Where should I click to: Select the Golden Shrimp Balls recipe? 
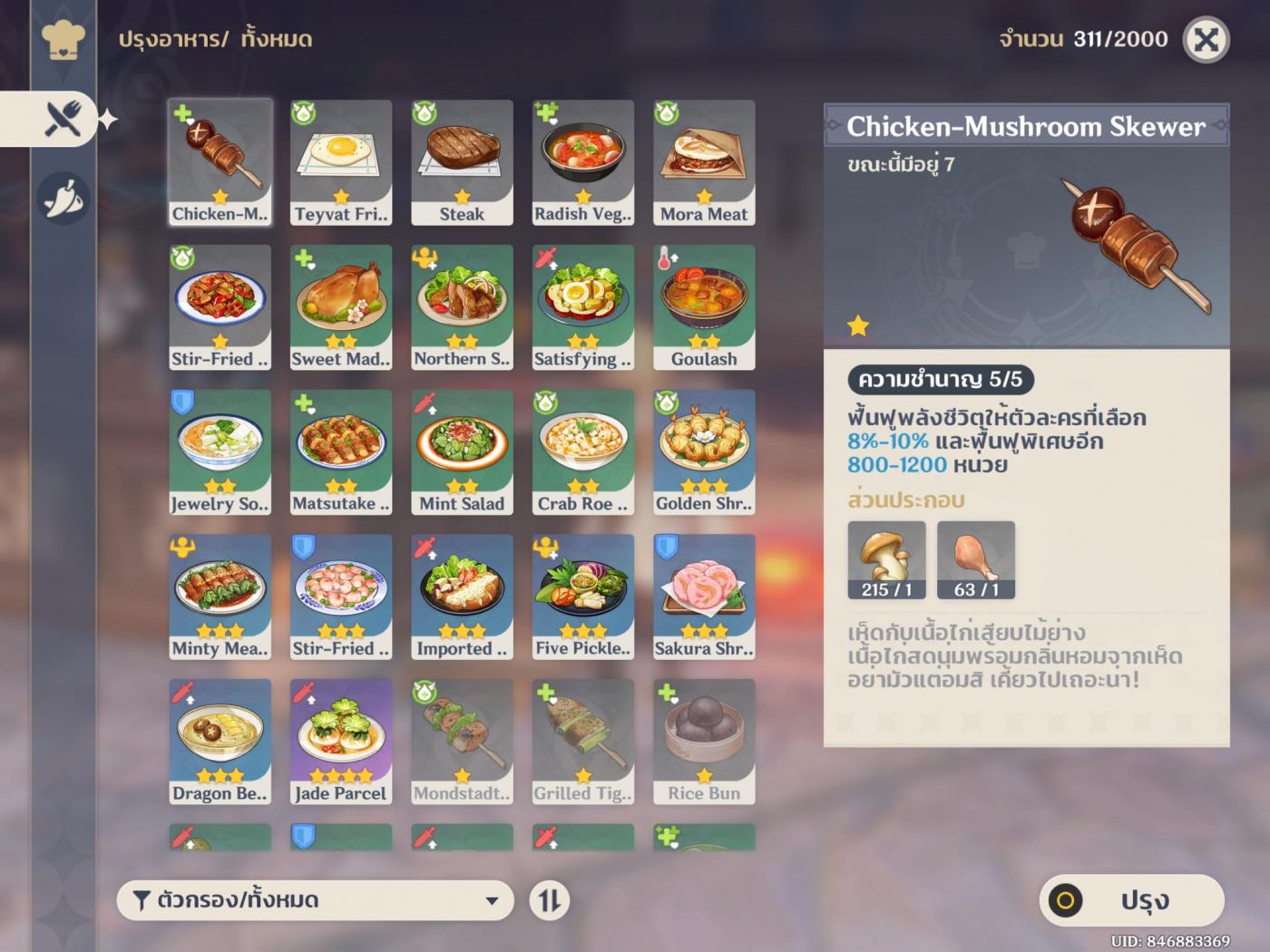tap(704, 452)
